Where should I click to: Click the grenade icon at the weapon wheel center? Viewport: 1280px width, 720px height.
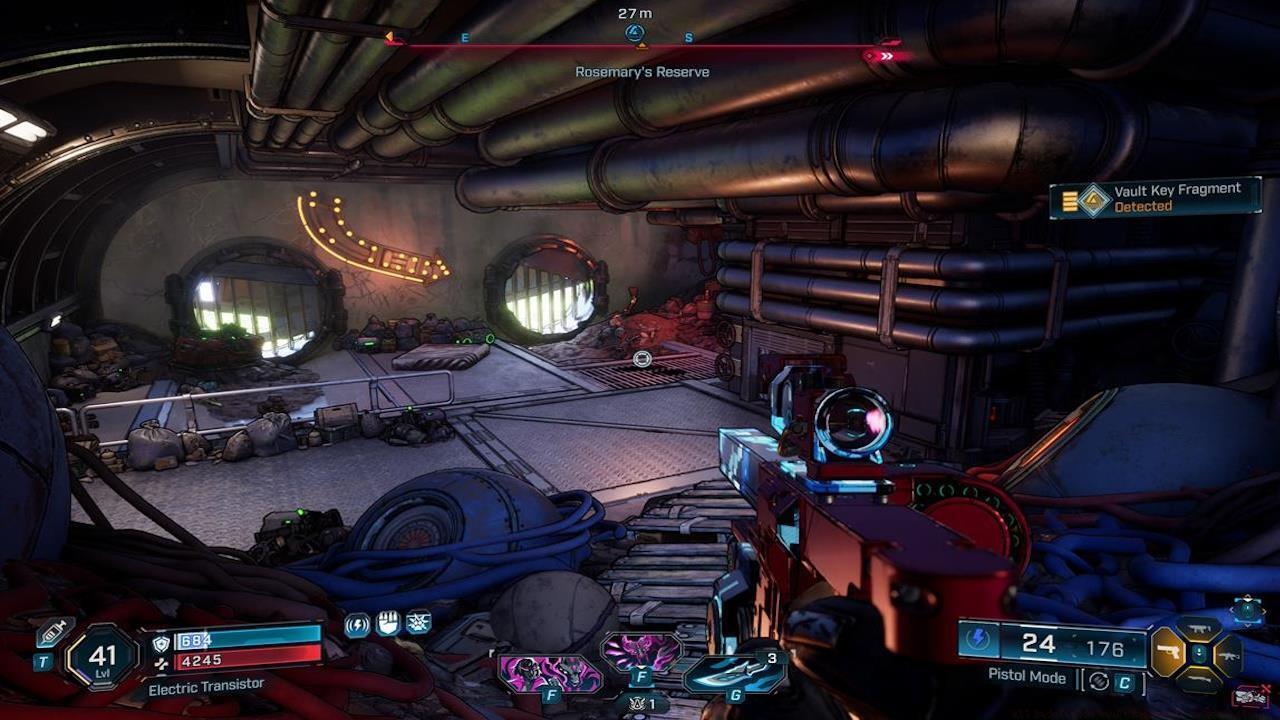[1199, 653]
